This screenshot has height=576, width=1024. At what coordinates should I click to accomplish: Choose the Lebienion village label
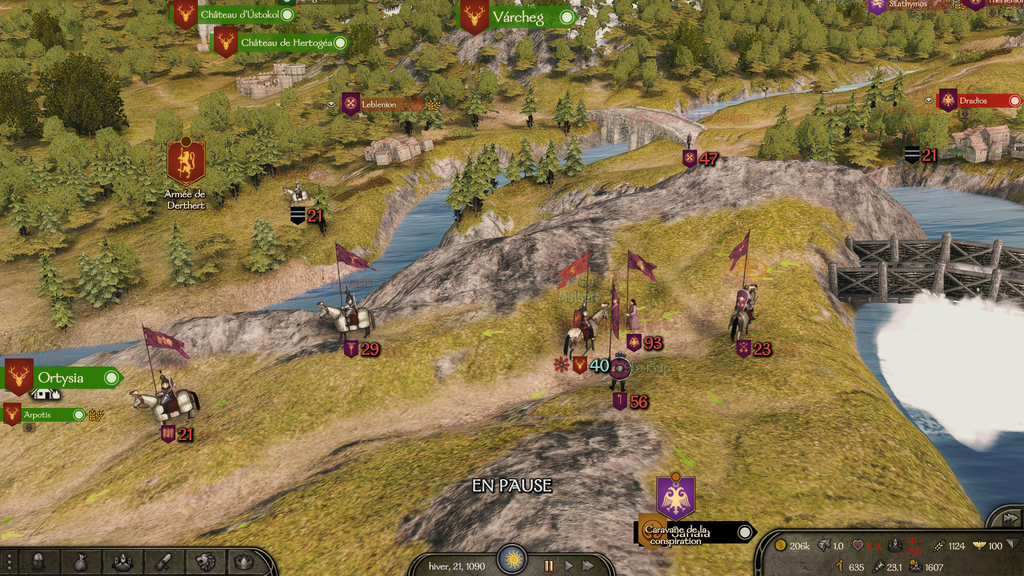point(378,104)
